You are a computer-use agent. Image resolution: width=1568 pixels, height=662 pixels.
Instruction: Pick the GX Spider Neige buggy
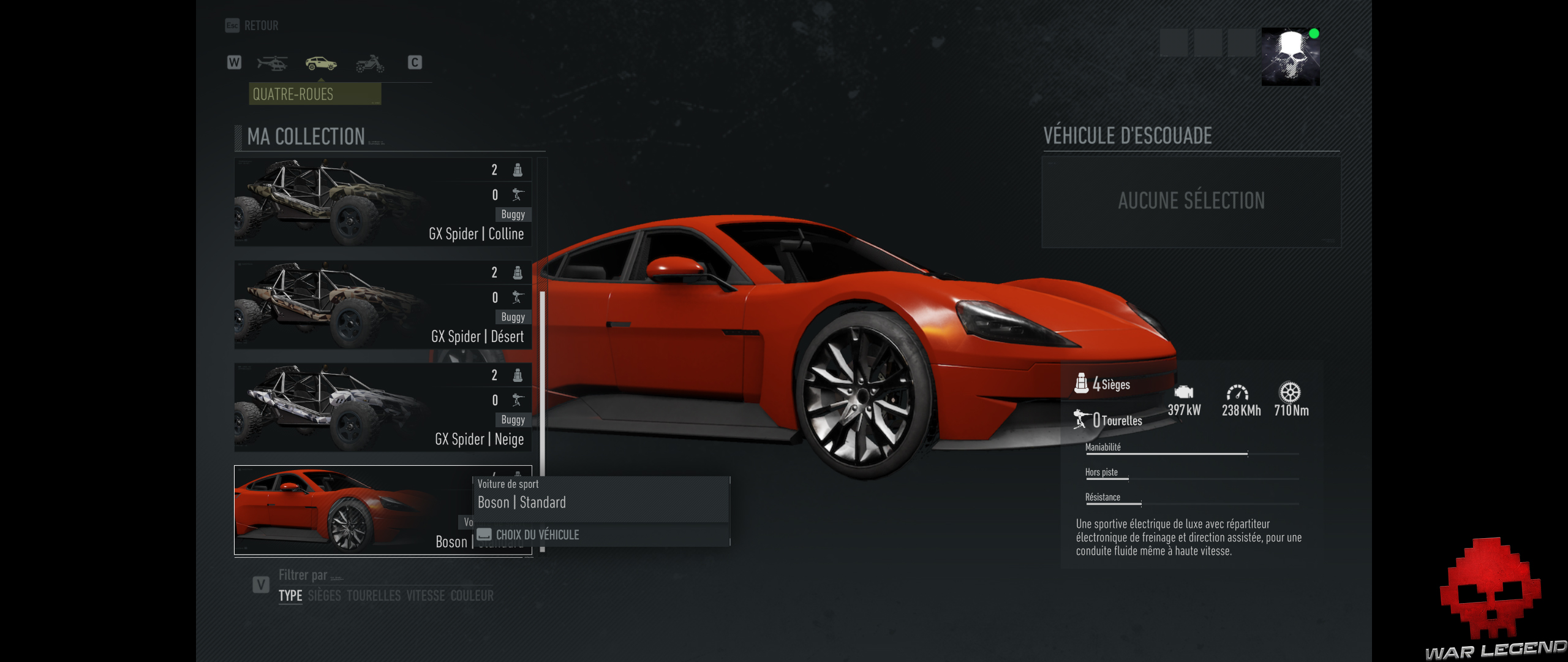click(383, 408)
